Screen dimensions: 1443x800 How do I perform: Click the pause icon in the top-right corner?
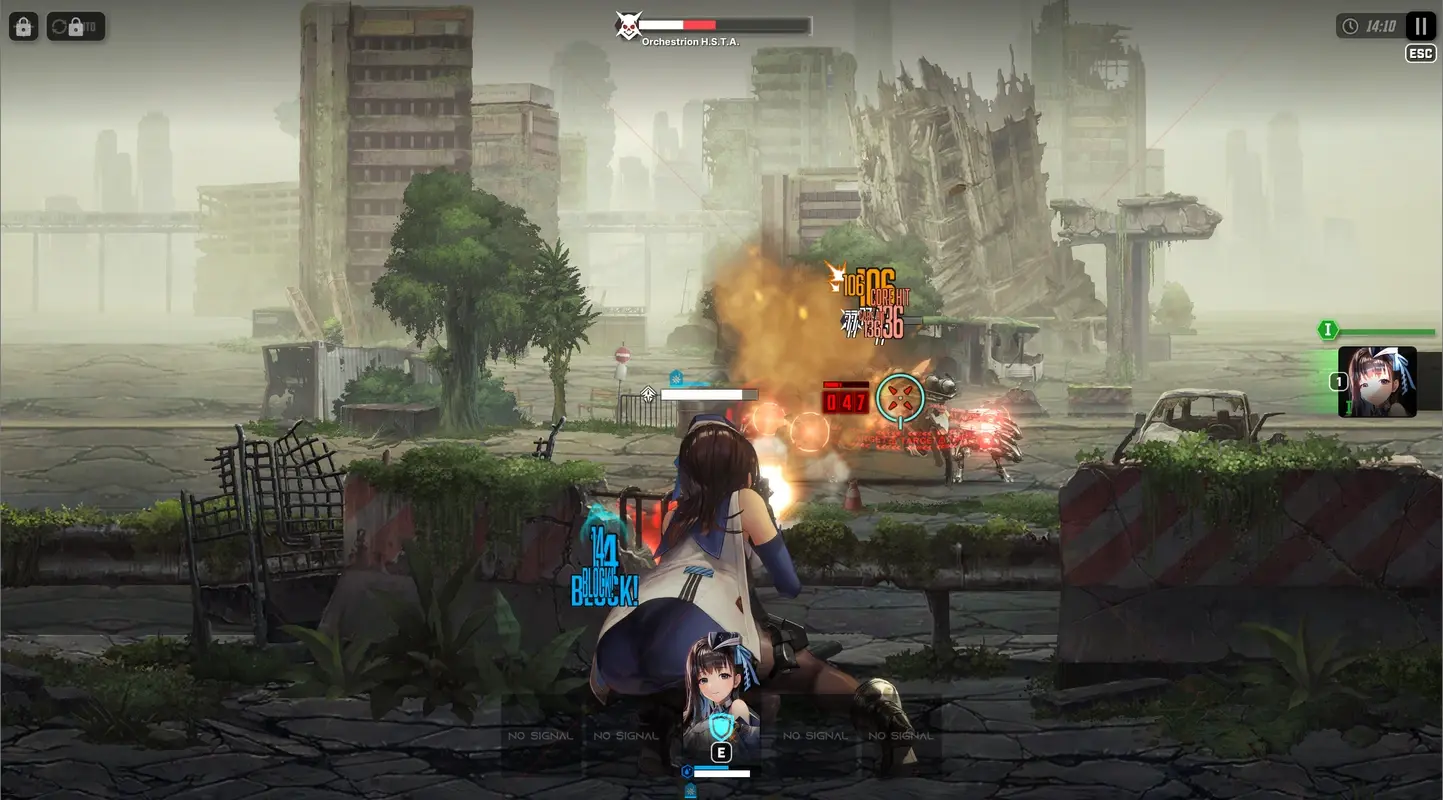(x=1419, y=25)
